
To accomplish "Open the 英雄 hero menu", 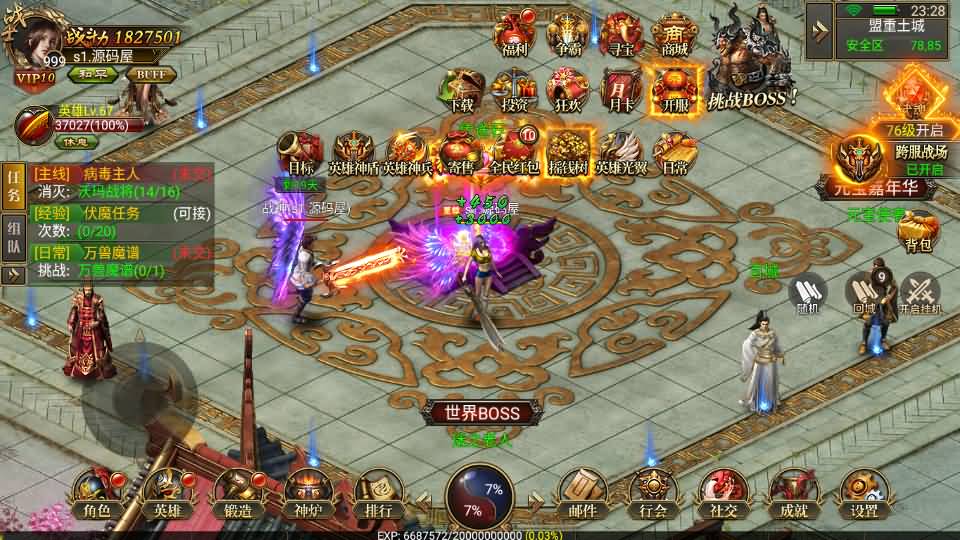I will click(x=165, y=494).
